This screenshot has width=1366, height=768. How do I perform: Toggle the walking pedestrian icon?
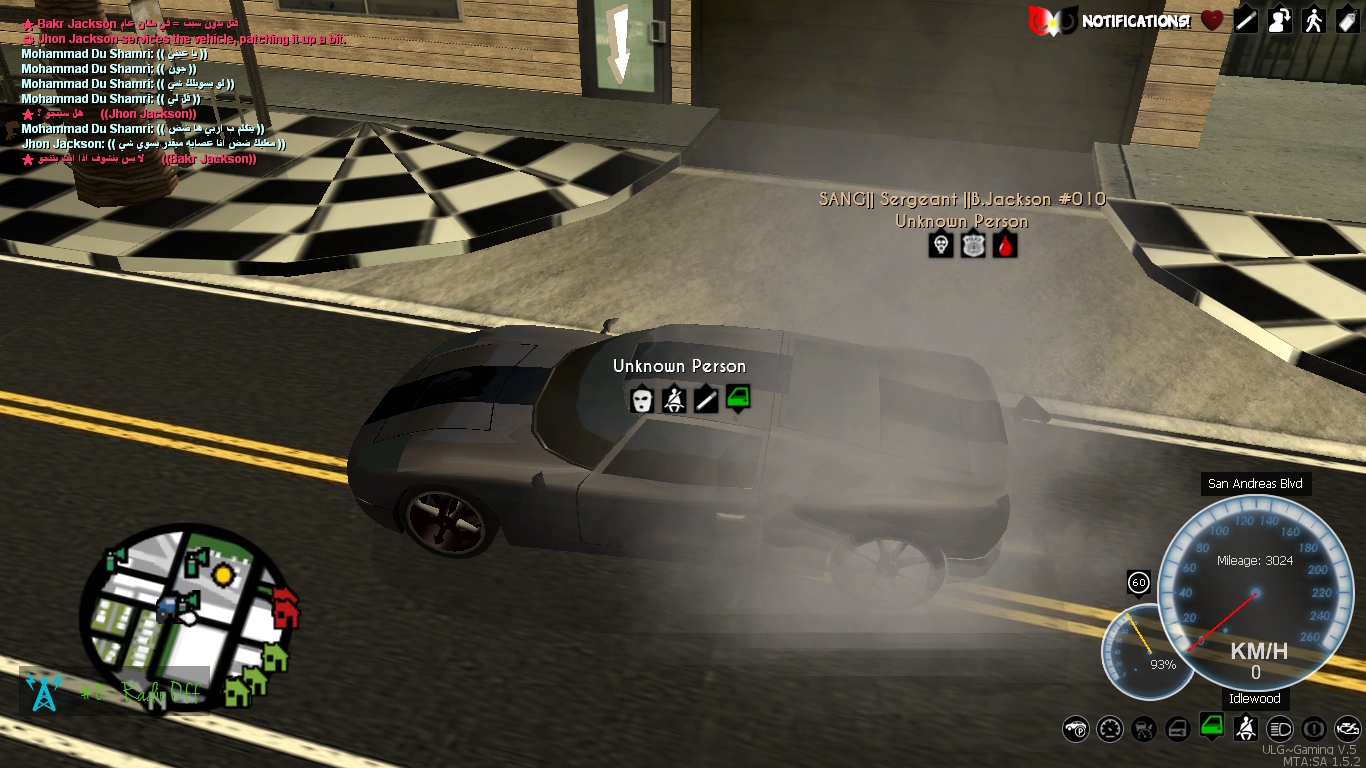tap(1314, 20)
